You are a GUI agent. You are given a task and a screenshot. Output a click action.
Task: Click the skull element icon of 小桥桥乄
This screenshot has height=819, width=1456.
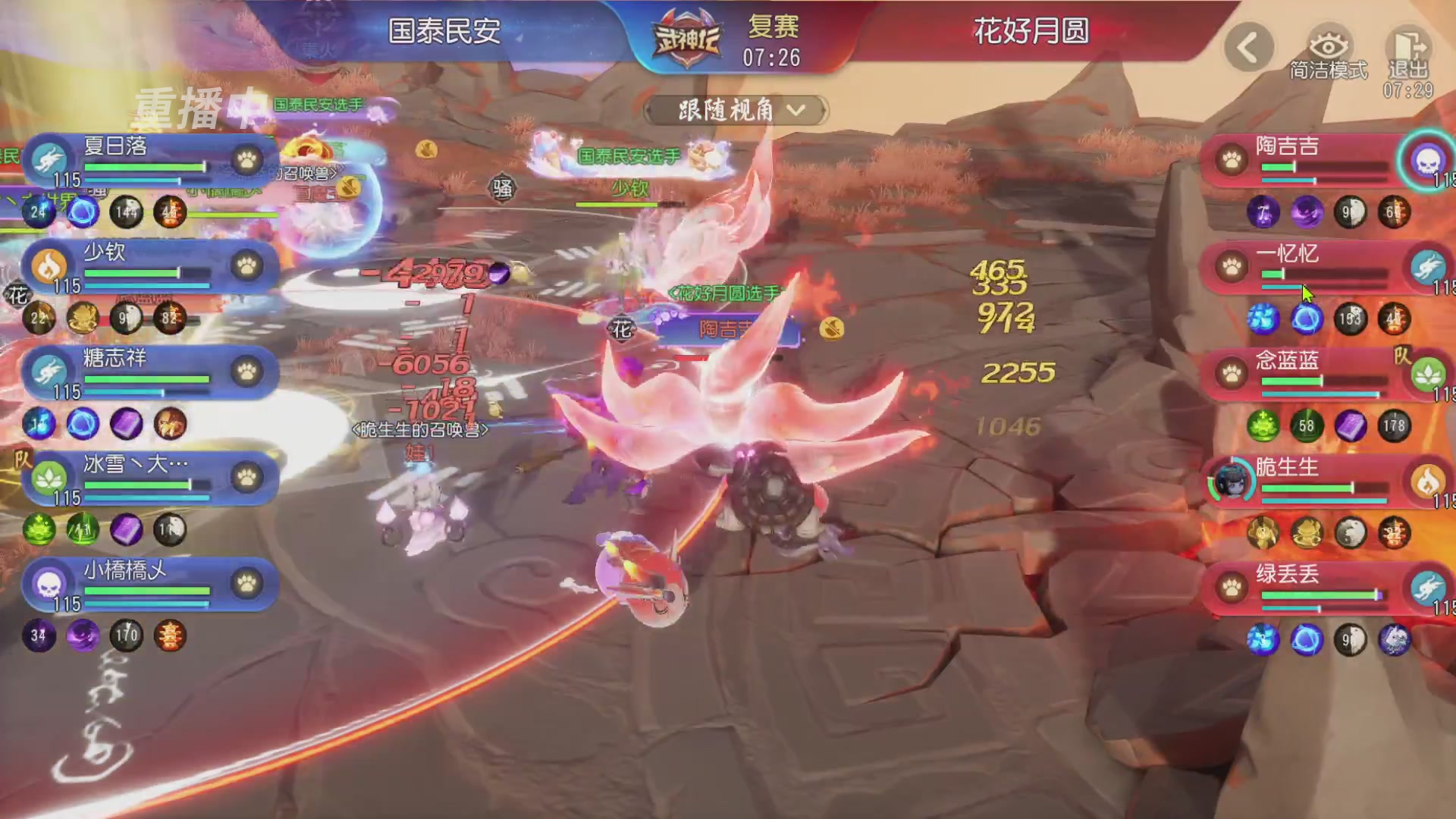tap(47, 585)
